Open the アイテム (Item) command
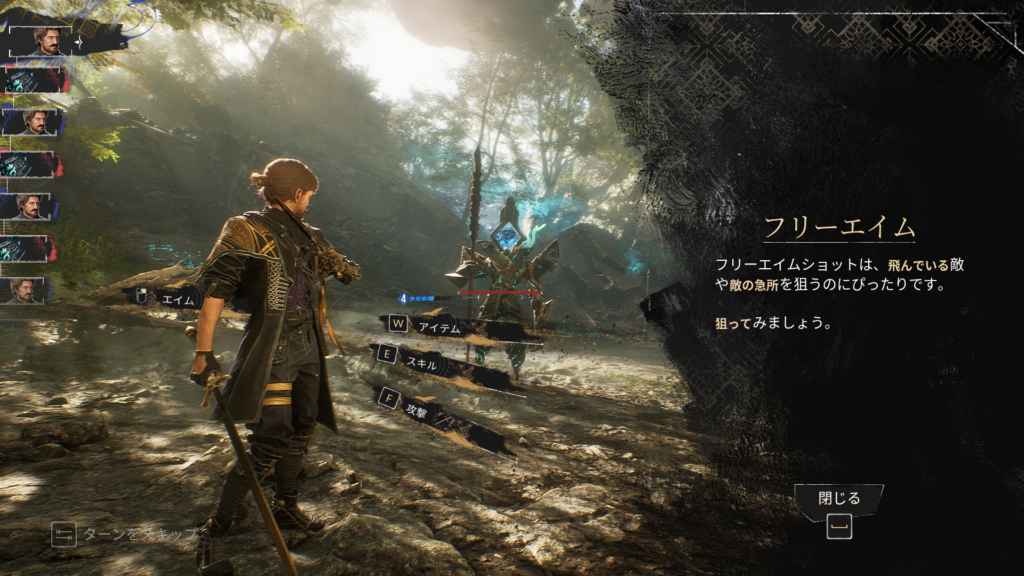The height and width of the screenshot is (576, 1024). 438,324
